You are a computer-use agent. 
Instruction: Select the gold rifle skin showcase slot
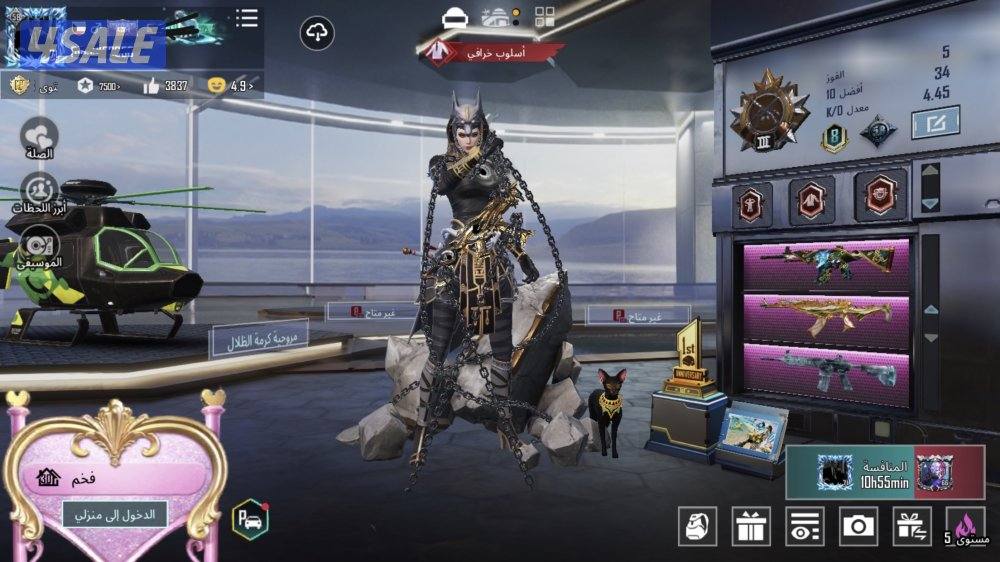click(826, 318)
